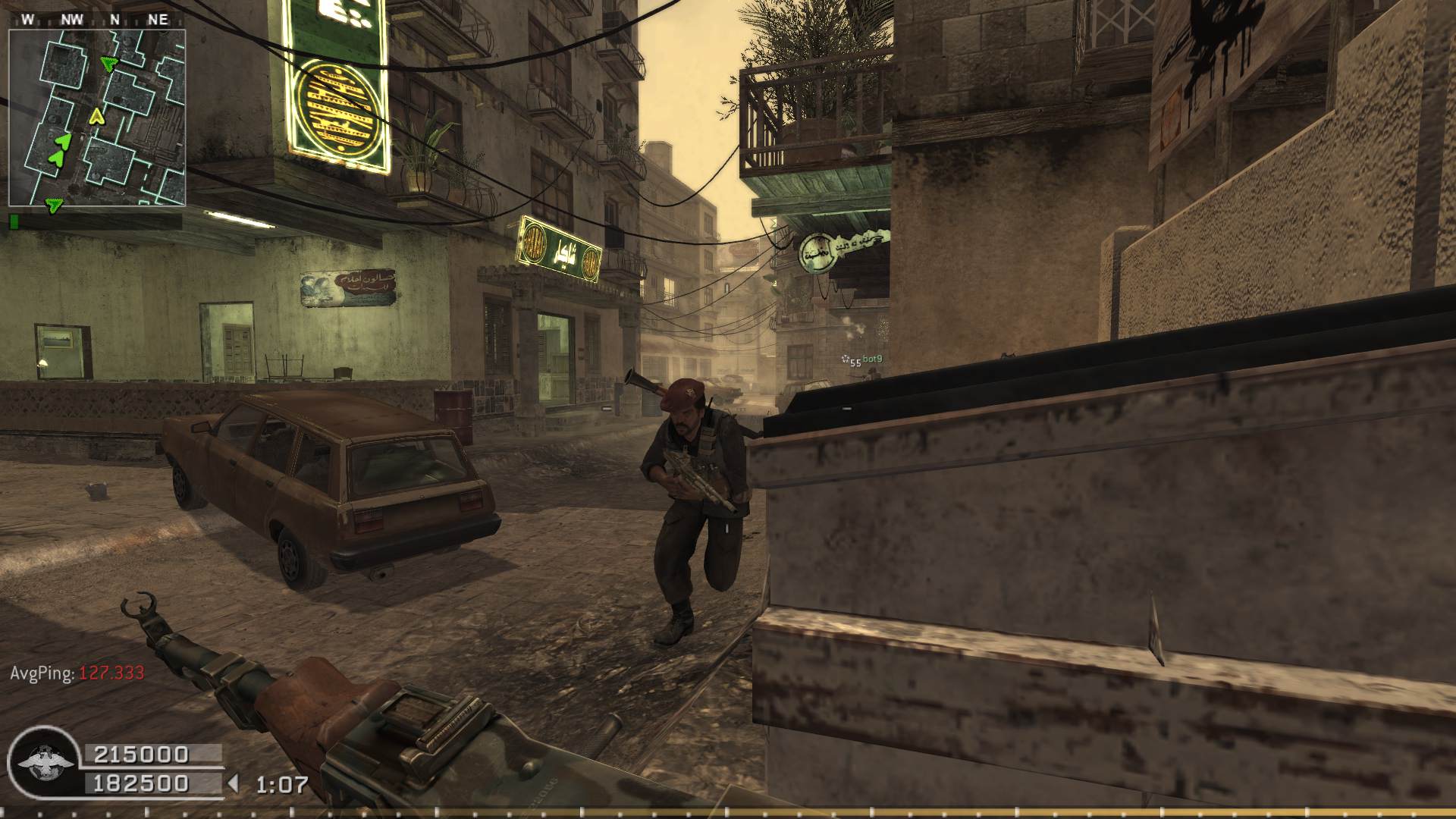Click the minimap overview

pos(97,118)
